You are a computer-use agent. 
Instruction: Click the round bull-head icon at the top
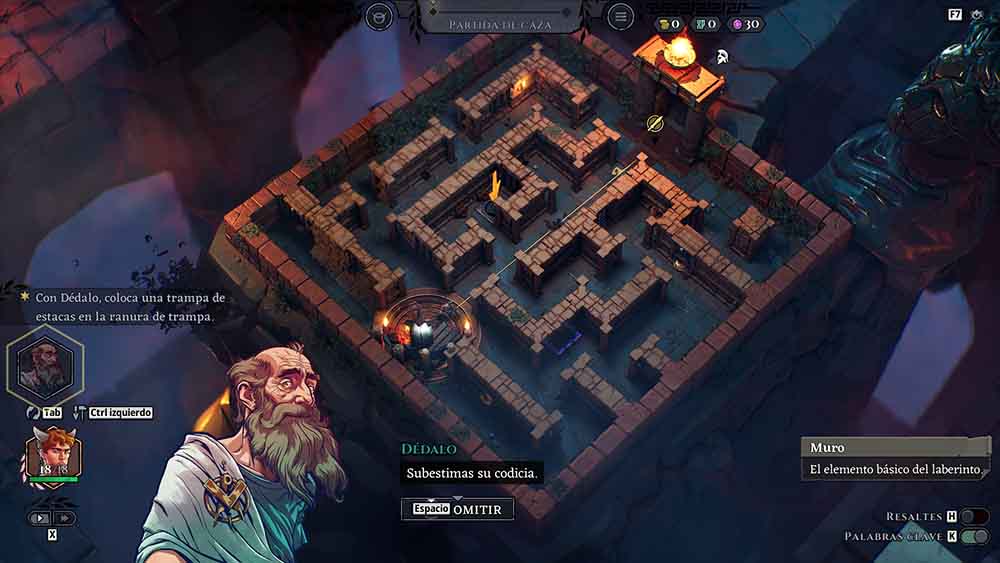[x=380, y=17]
